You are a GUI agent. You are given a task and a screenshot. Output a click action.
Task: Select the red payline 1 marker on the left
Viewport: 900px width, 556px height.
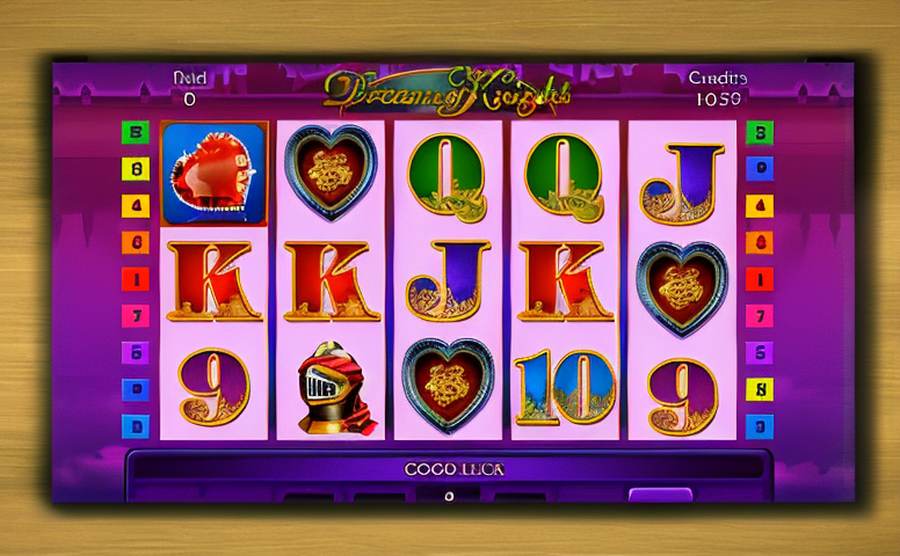coord(135,278)
